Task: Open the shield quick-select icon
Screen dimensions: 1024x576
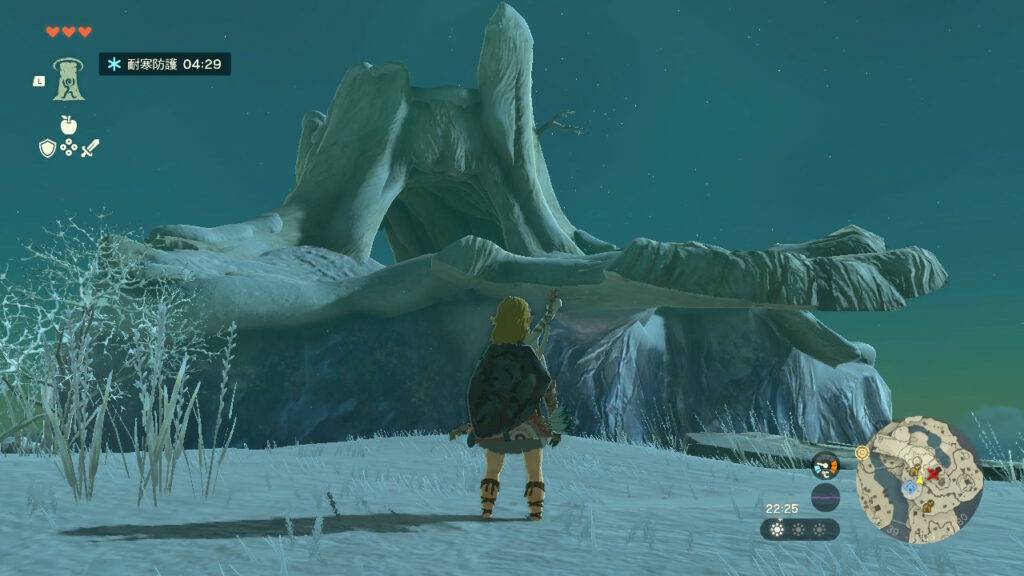Action: point(47,148)
